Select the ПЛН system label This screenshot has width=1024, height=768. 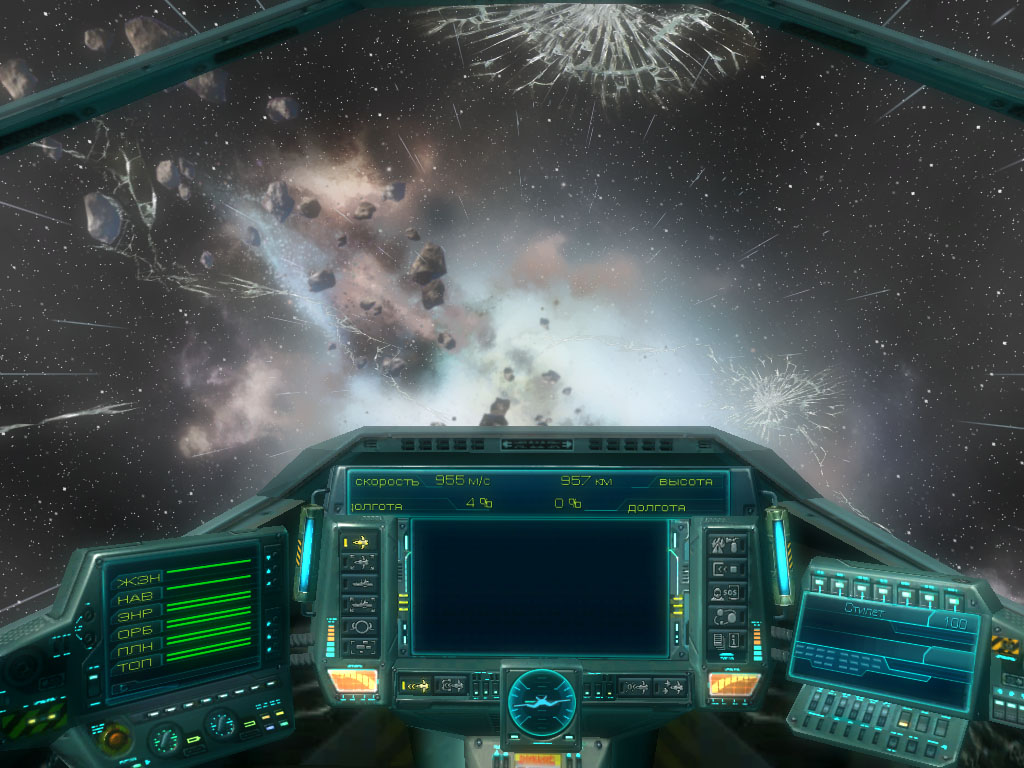pyautogui.click(x=137, y=650)
